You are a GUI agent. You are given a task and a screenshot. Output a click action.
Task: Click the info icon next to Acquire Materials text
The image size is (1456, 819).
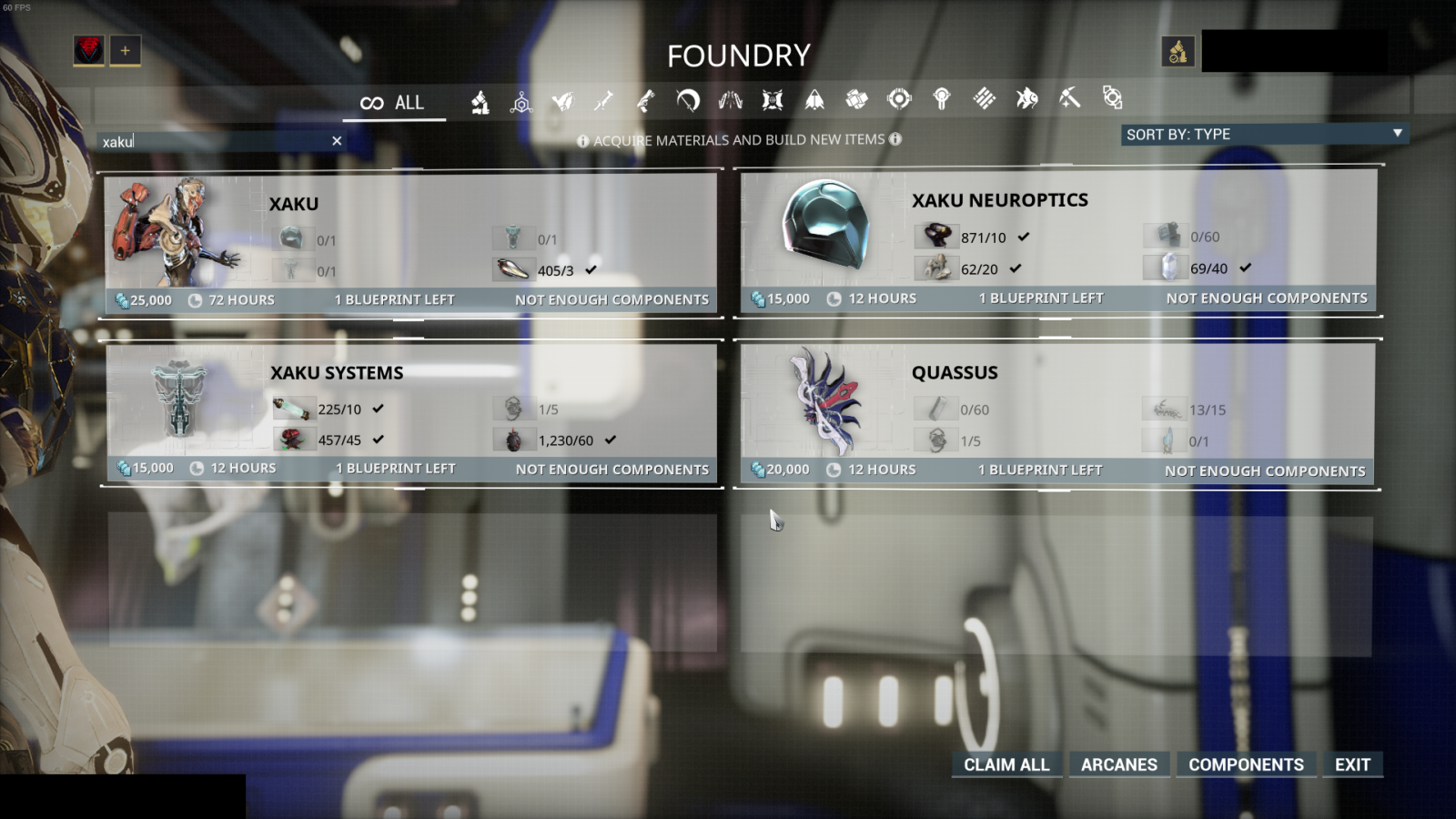point(582,139)
